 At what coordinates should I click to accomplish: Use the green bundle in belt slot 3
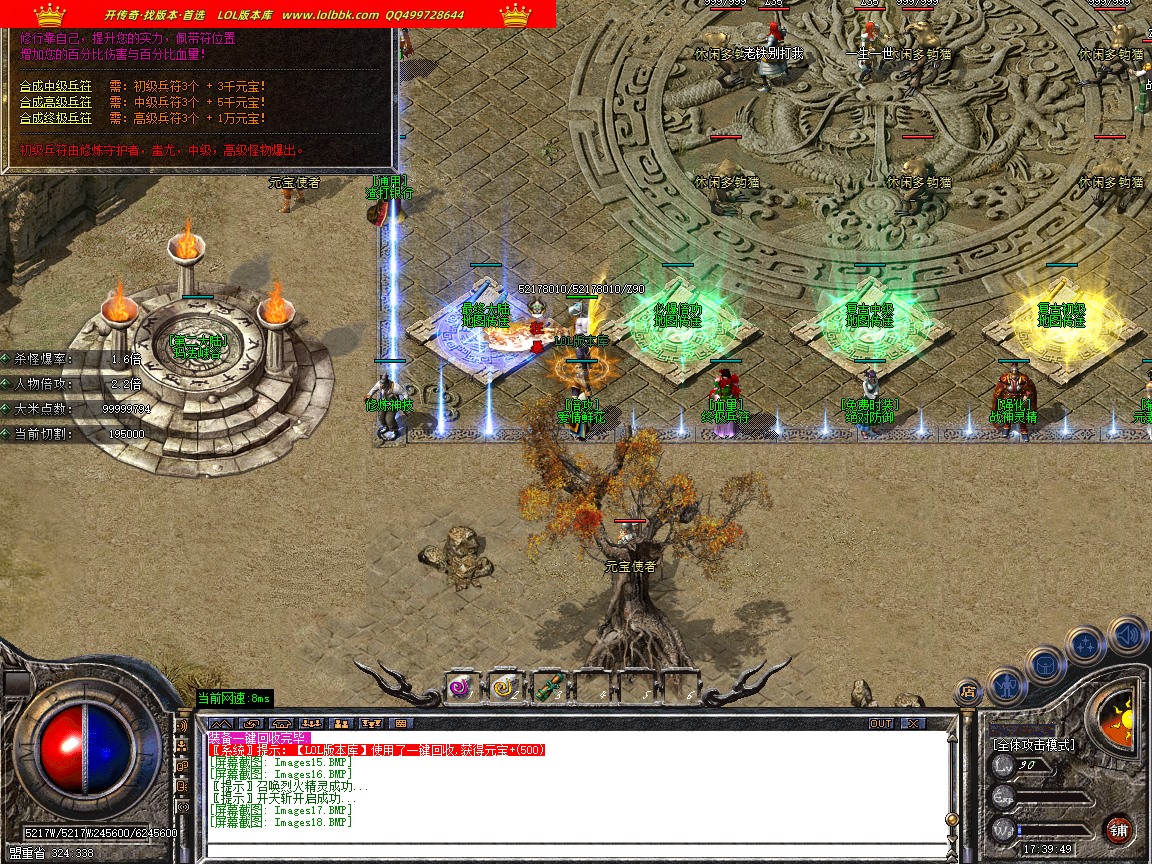547,687
